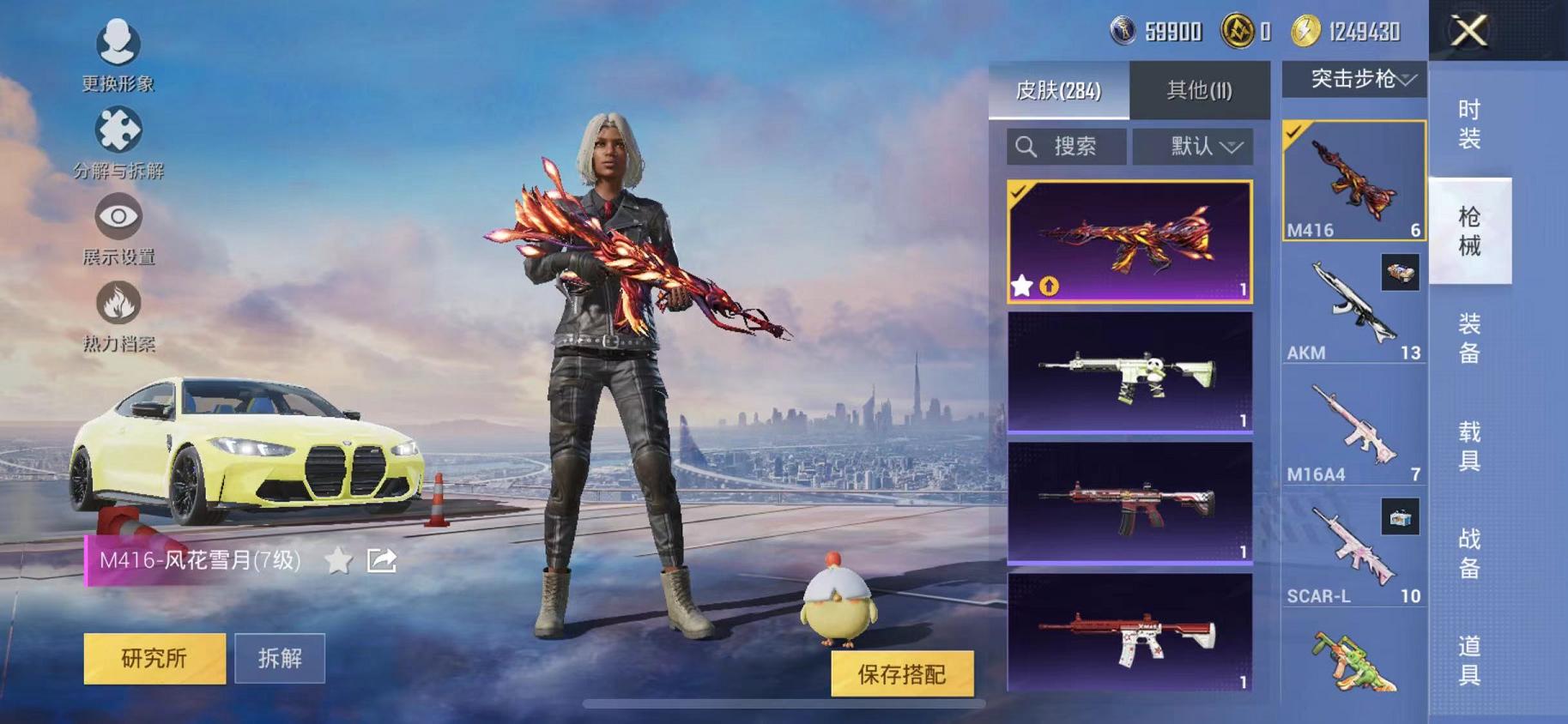
Task: Select the AKM weapon in the list
Action: click(1353, 309)
